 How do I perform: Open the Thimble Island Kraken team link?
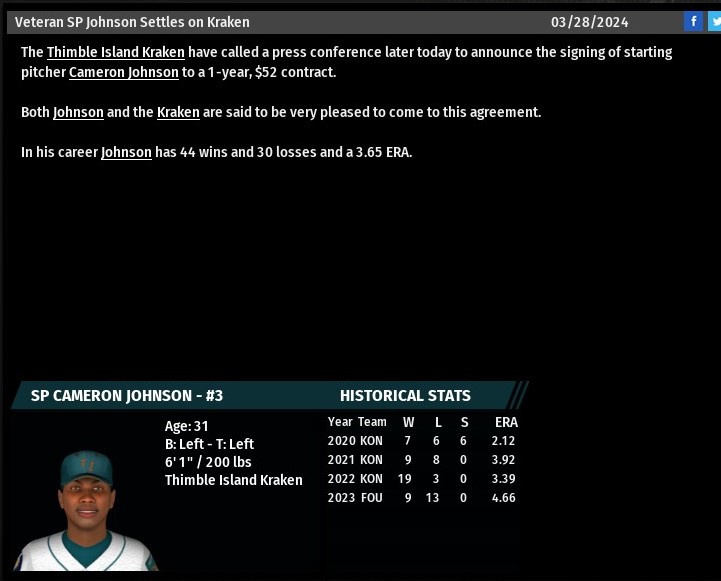point(115,52)
